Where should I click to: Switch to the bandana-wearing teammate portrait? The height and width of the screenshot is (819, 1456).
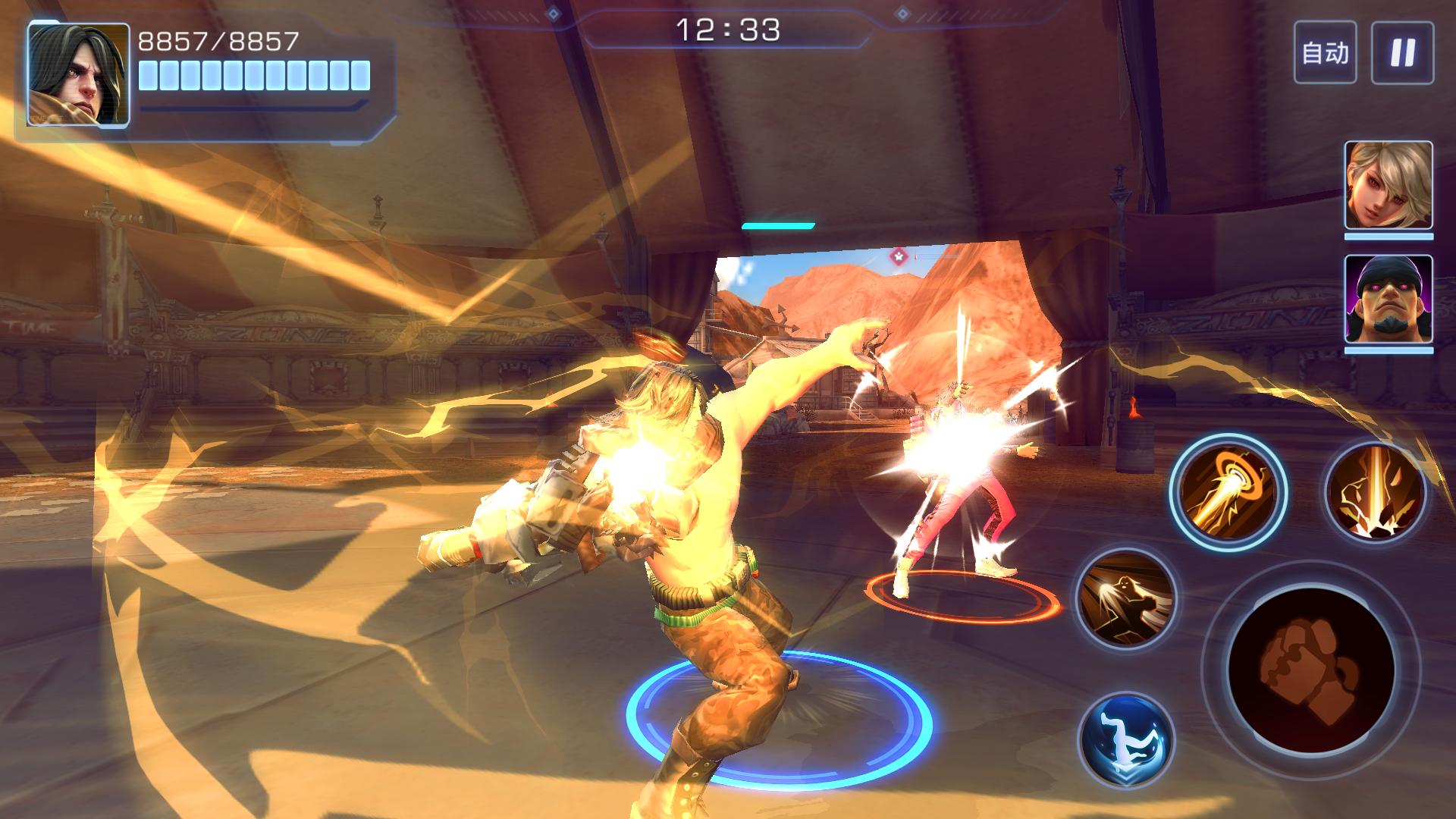tap(1389, 299)
